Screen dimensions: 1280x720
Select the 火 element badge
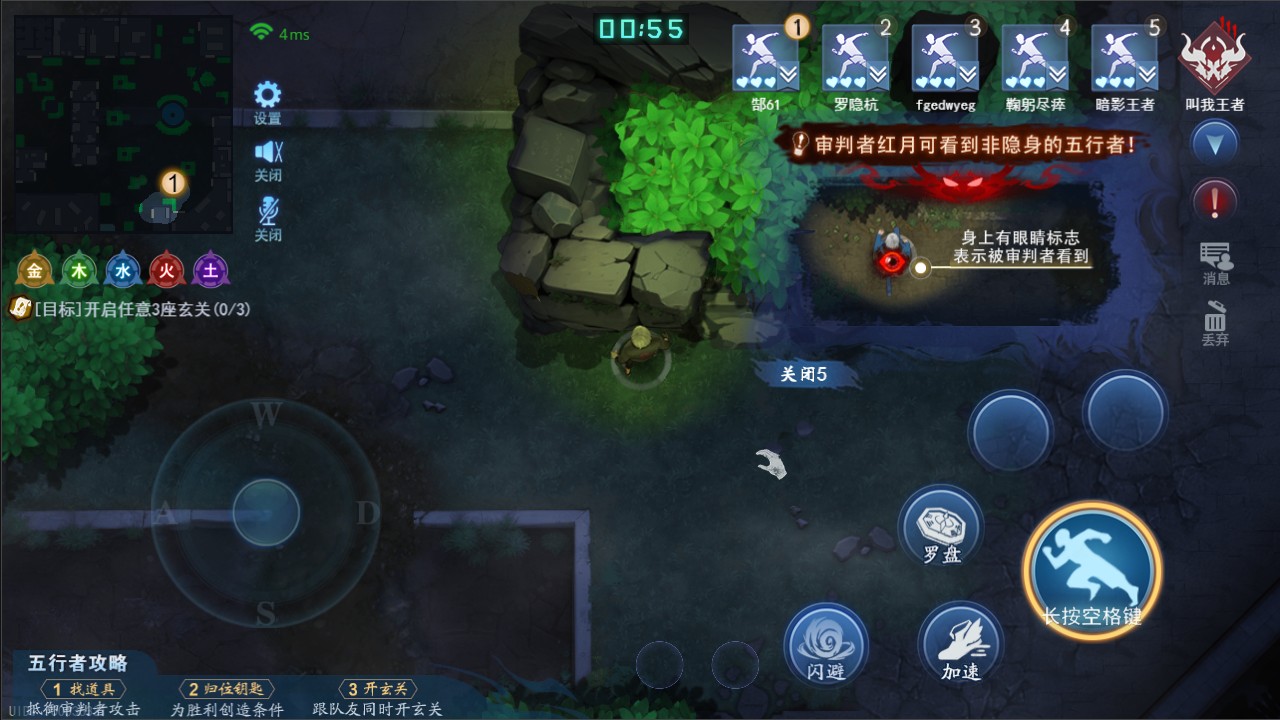tap(167, 270)
